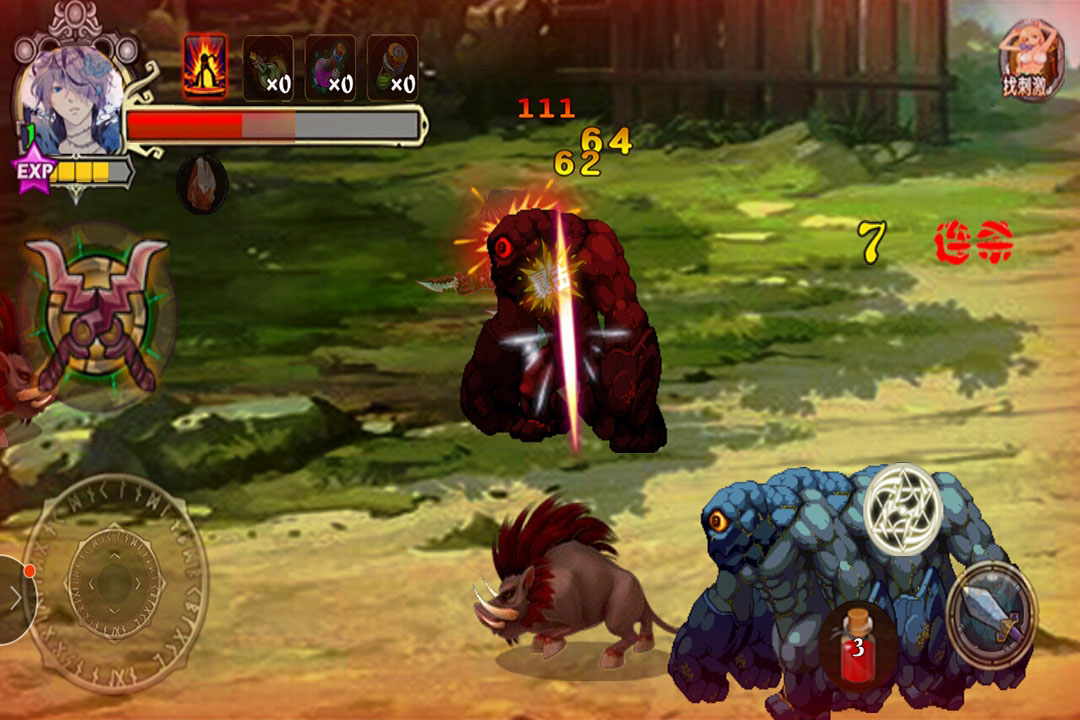Use the purple potion slot
1080x720 pixels.
pos(330,68)
